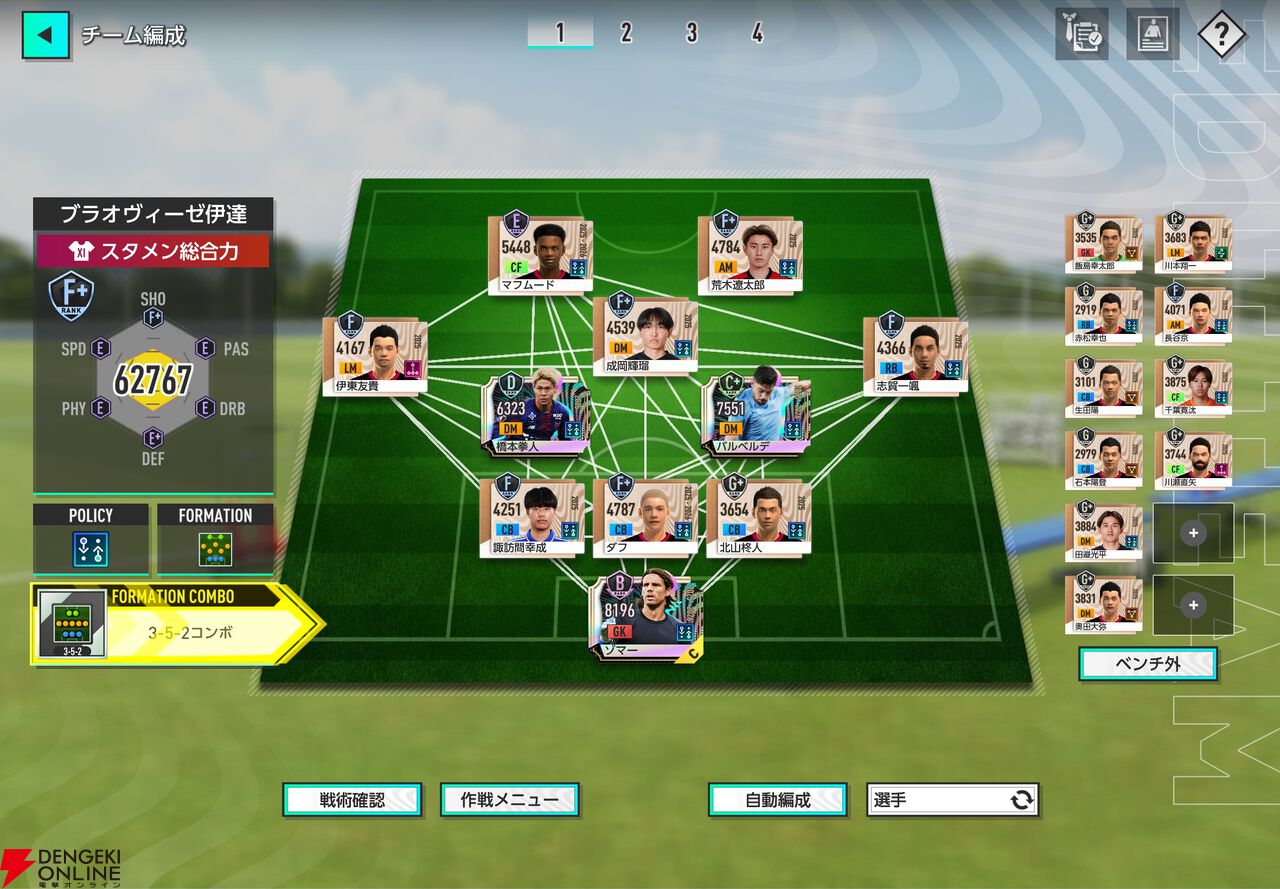Activate 自動編成 auto formation
Viewport: 1280px width, 889px height.
pyautogui.click(x=778, y=800)
